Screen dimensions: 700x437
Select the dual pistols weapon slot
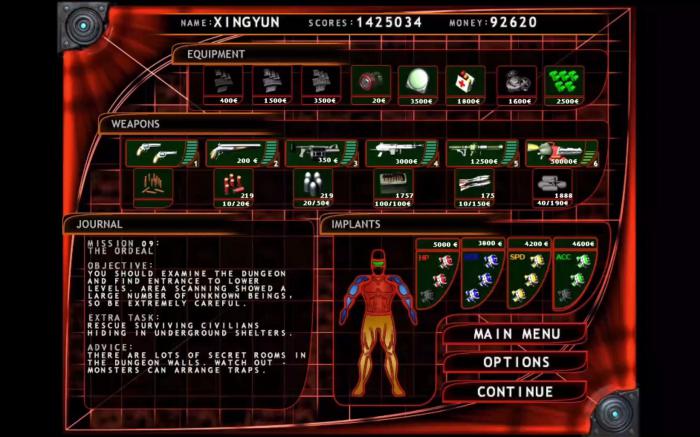(159, 153)
